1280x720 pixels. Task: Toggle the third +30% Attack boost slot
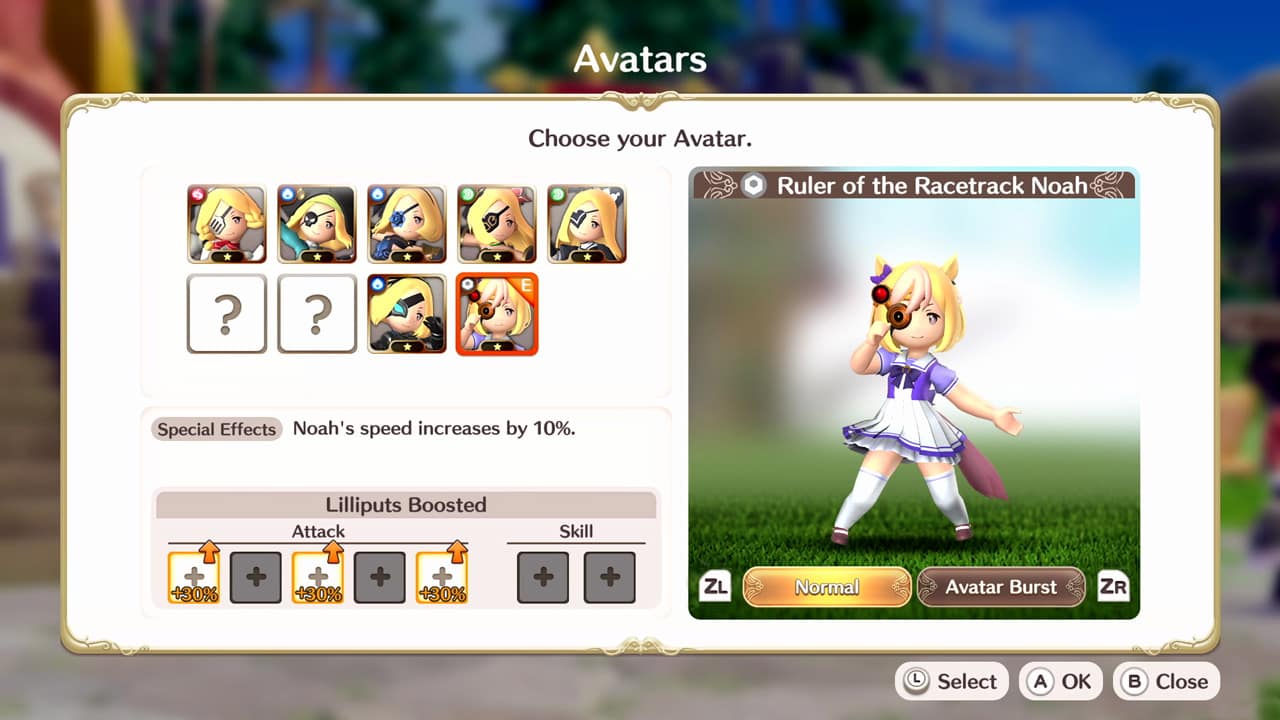441,577
